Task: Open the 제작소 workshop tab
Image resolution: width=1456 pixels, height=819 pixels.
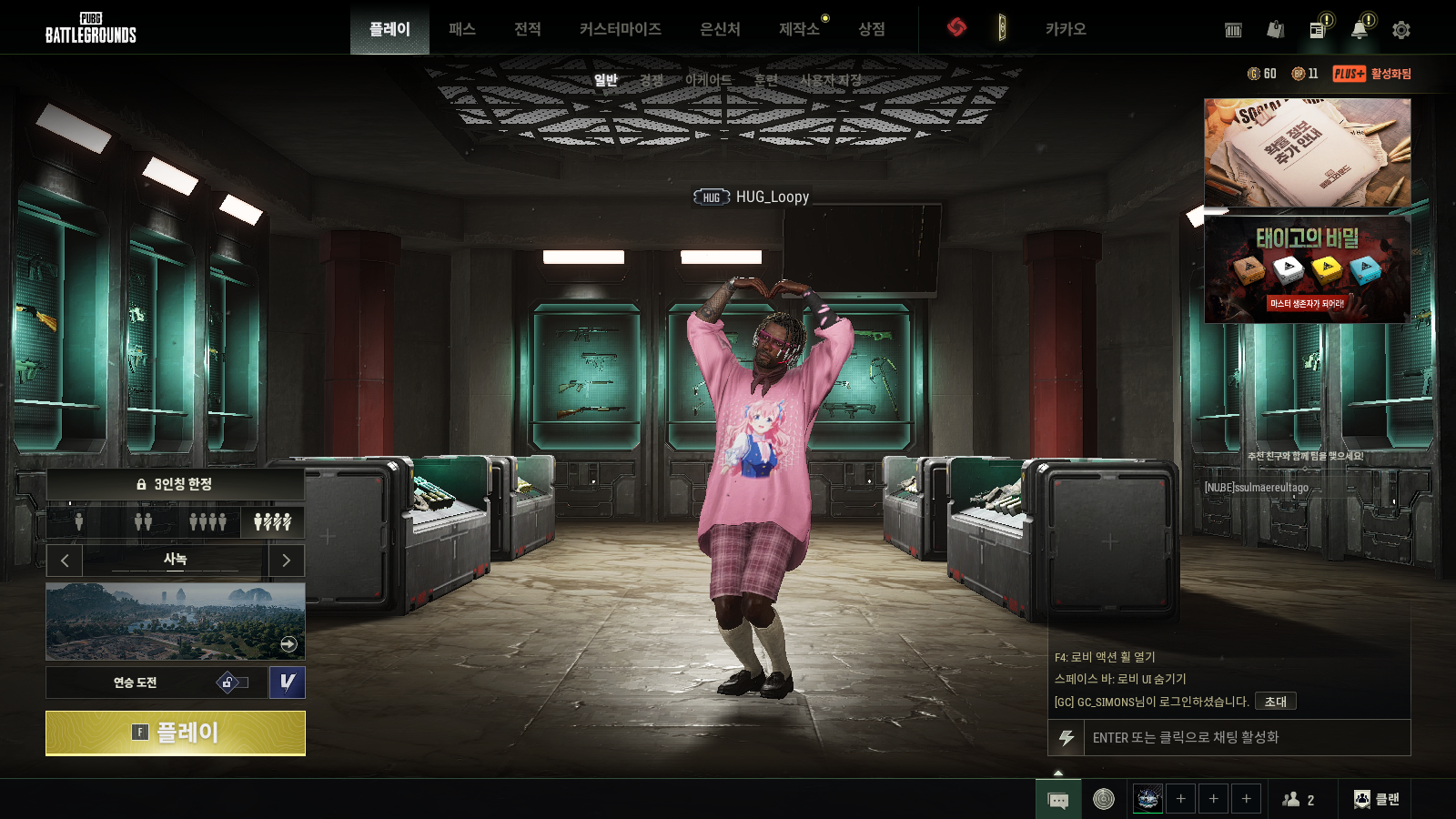Action: pyautogui.click(x=799, y=29)
